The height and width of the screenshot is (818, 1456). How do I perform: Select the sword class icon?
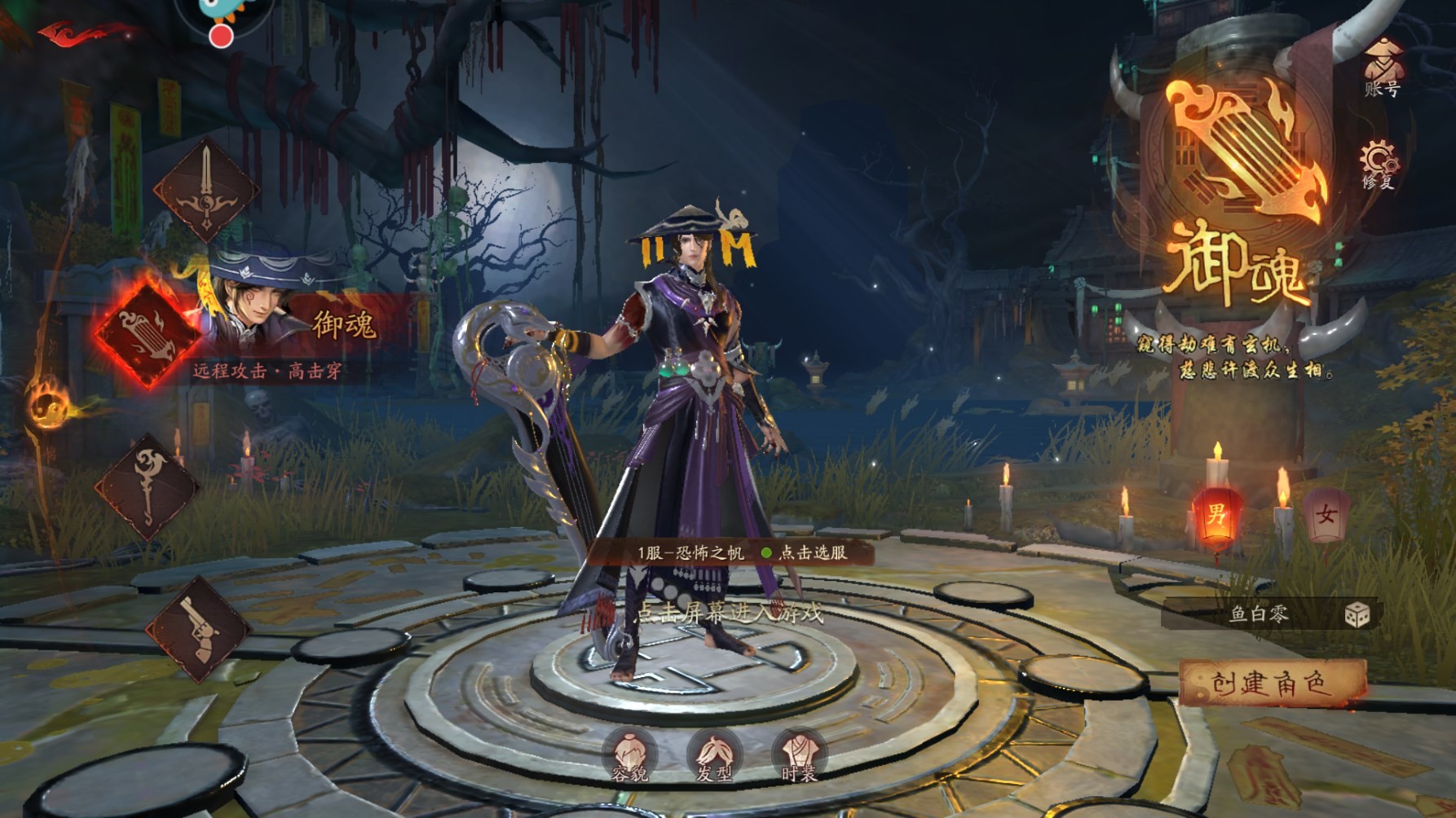tap(206, 190)
